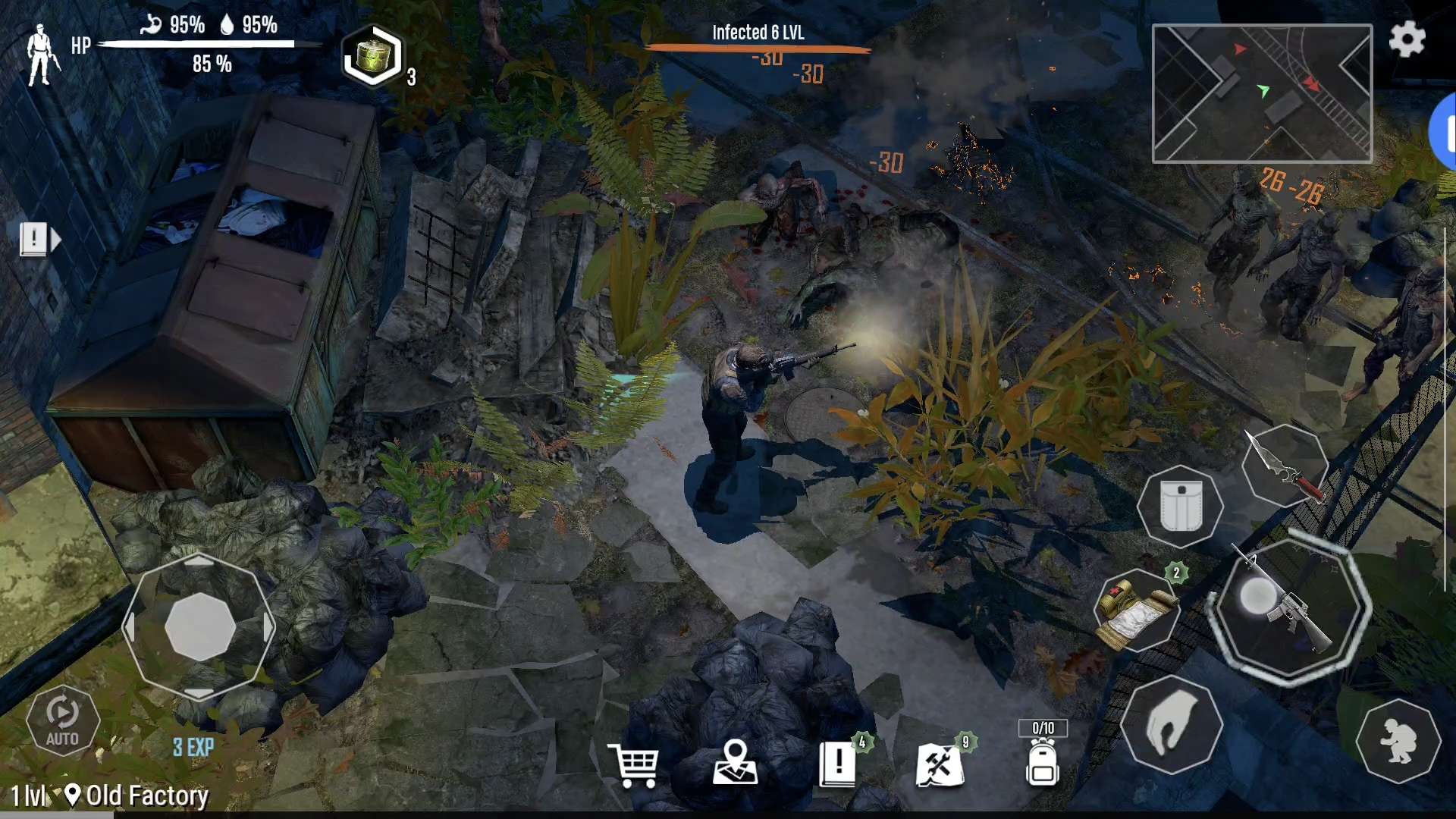Open the green loot crate icon
Viewport: 1456px width, 819px height.
372,57
